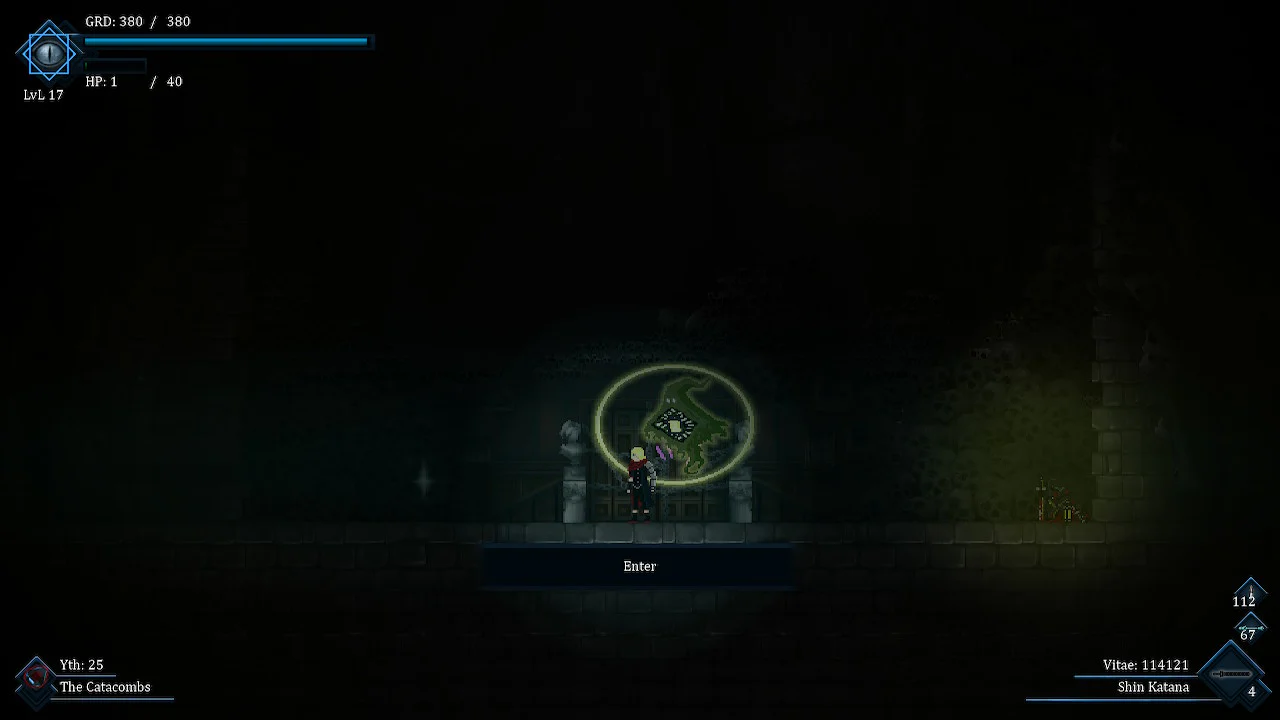Select the Shin Katana weapon label

pyautogui.click(x=1155, y=687)
